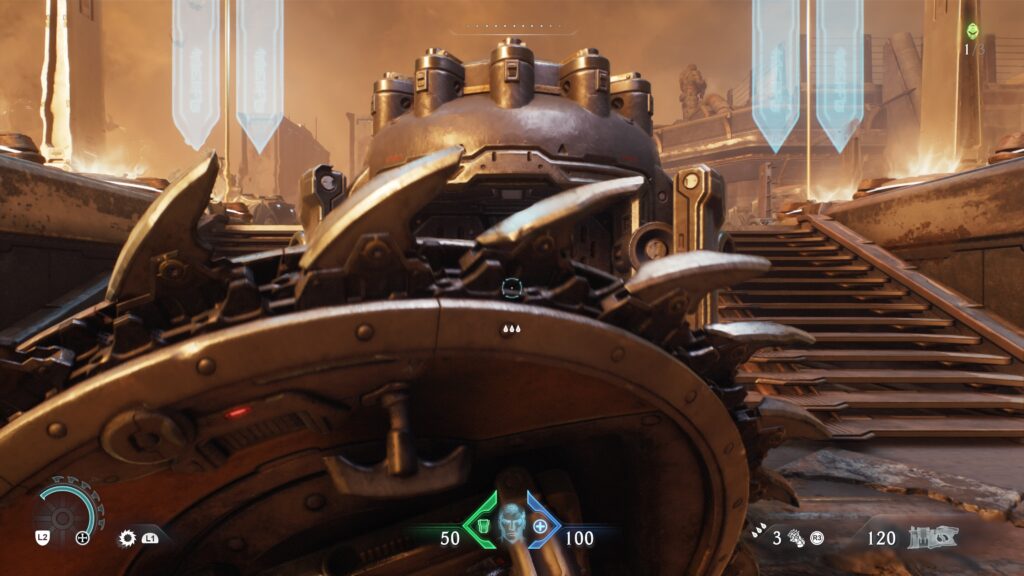This screenshot has height=576, width=1024.
Task: Click the equipped weapon icon
Action: [933, 537]
